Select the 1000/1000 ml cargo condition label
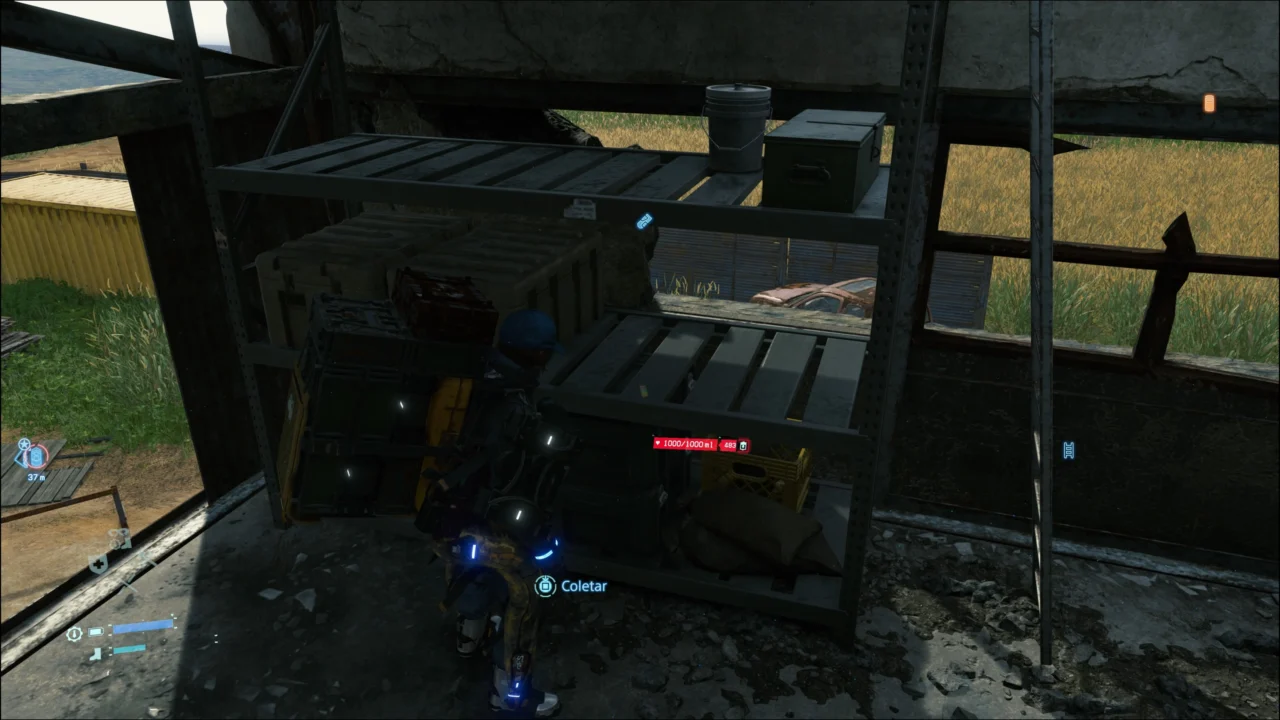 [x=688, y=444]
